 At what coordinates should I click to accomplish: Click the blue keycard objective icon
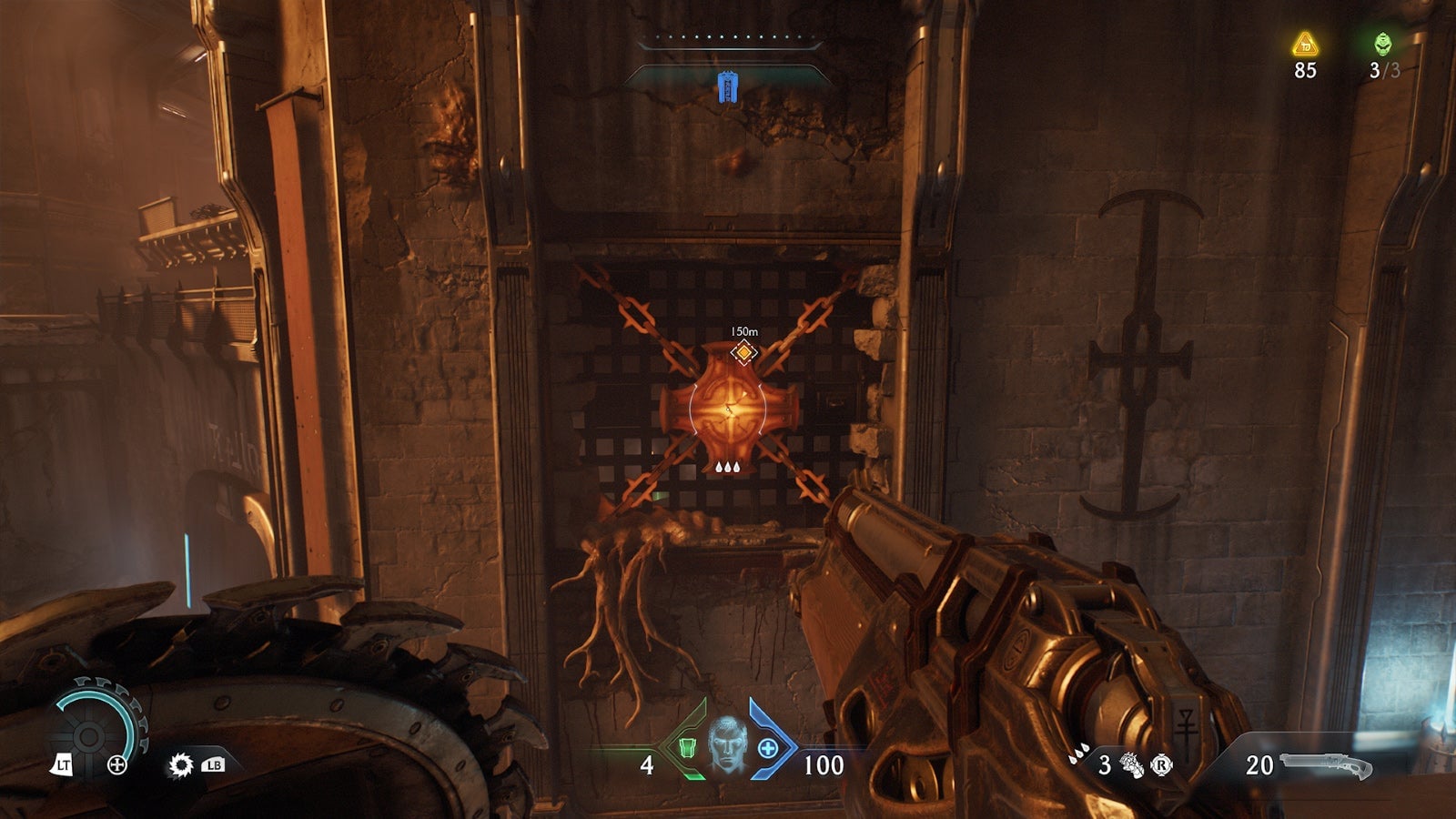[x=728, y=87]
